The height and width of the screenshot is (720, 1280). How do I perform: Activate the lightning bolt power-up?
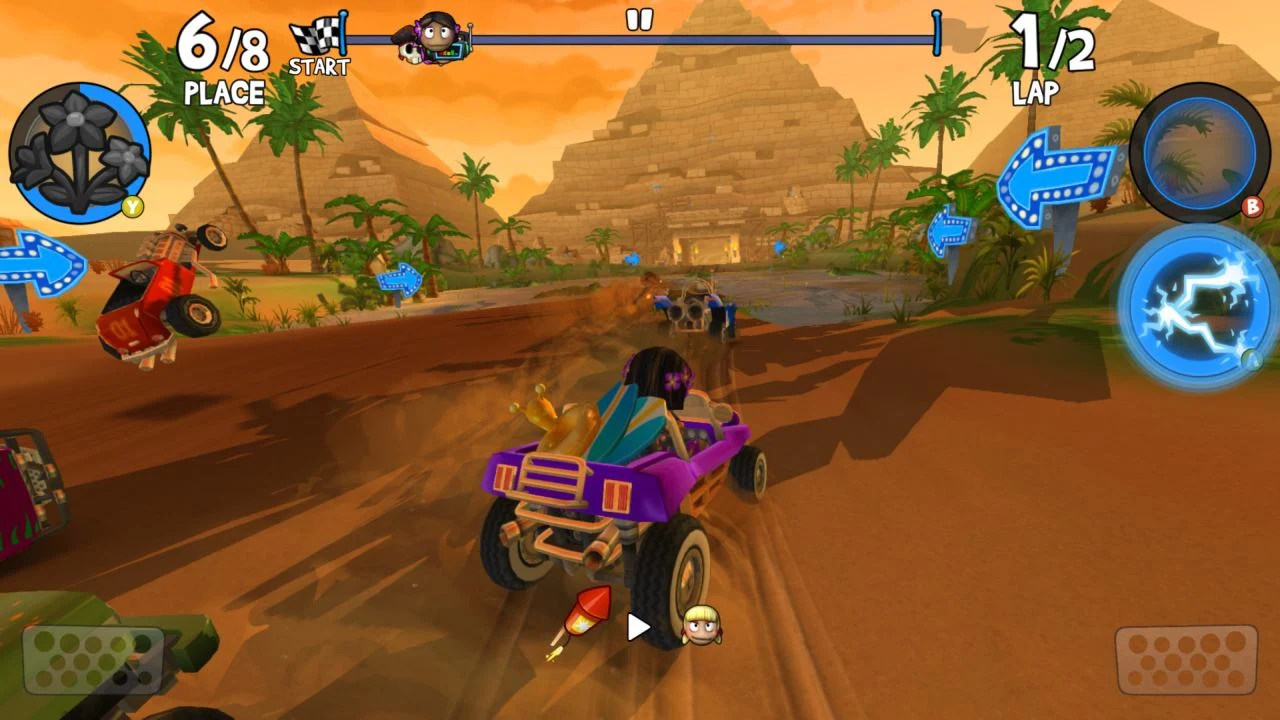pyautogui.click(x=1198, y=304)
